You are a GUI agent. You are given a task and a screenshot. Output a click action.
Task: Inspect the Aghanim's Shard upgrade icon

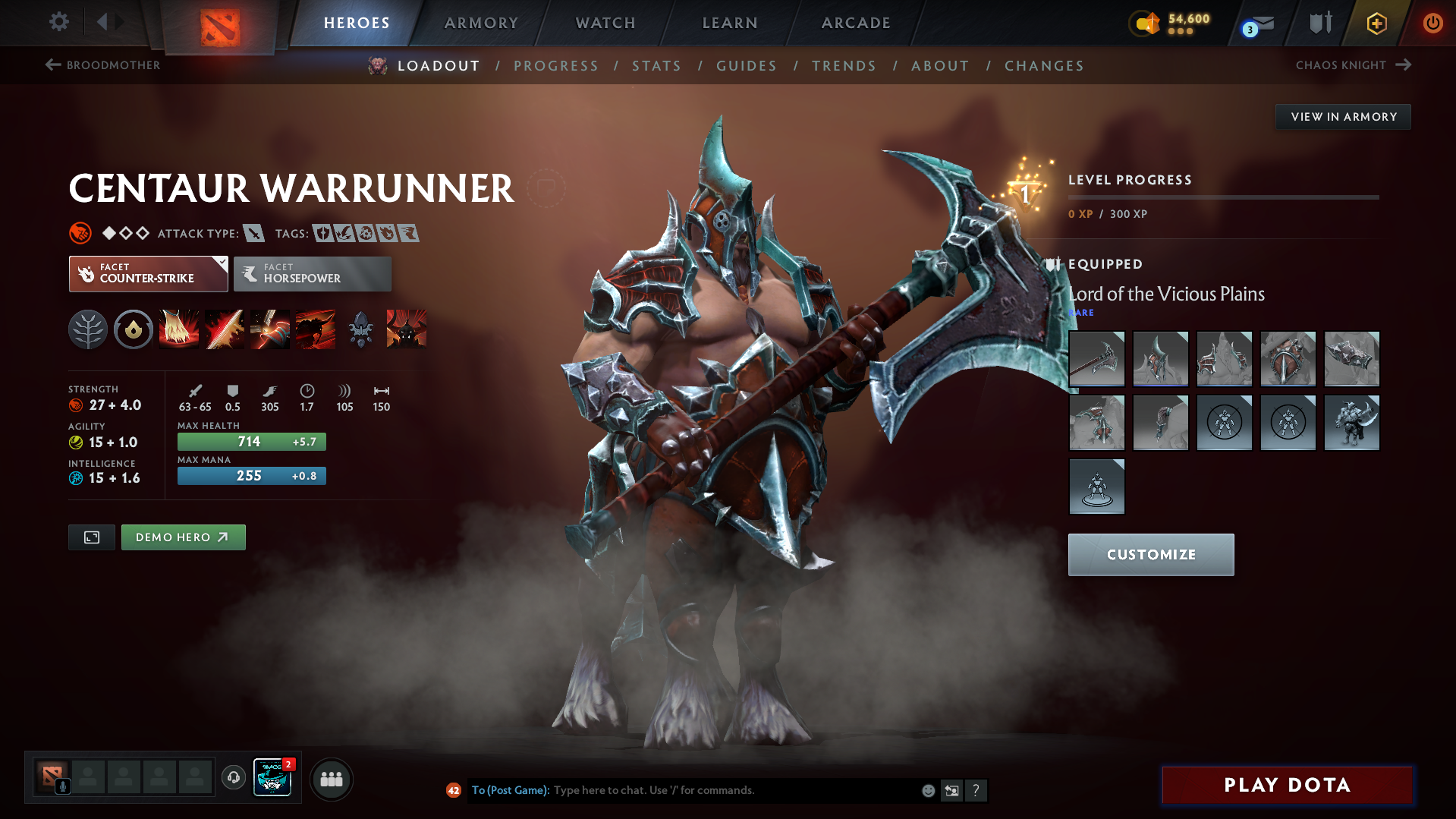[360, 329]
